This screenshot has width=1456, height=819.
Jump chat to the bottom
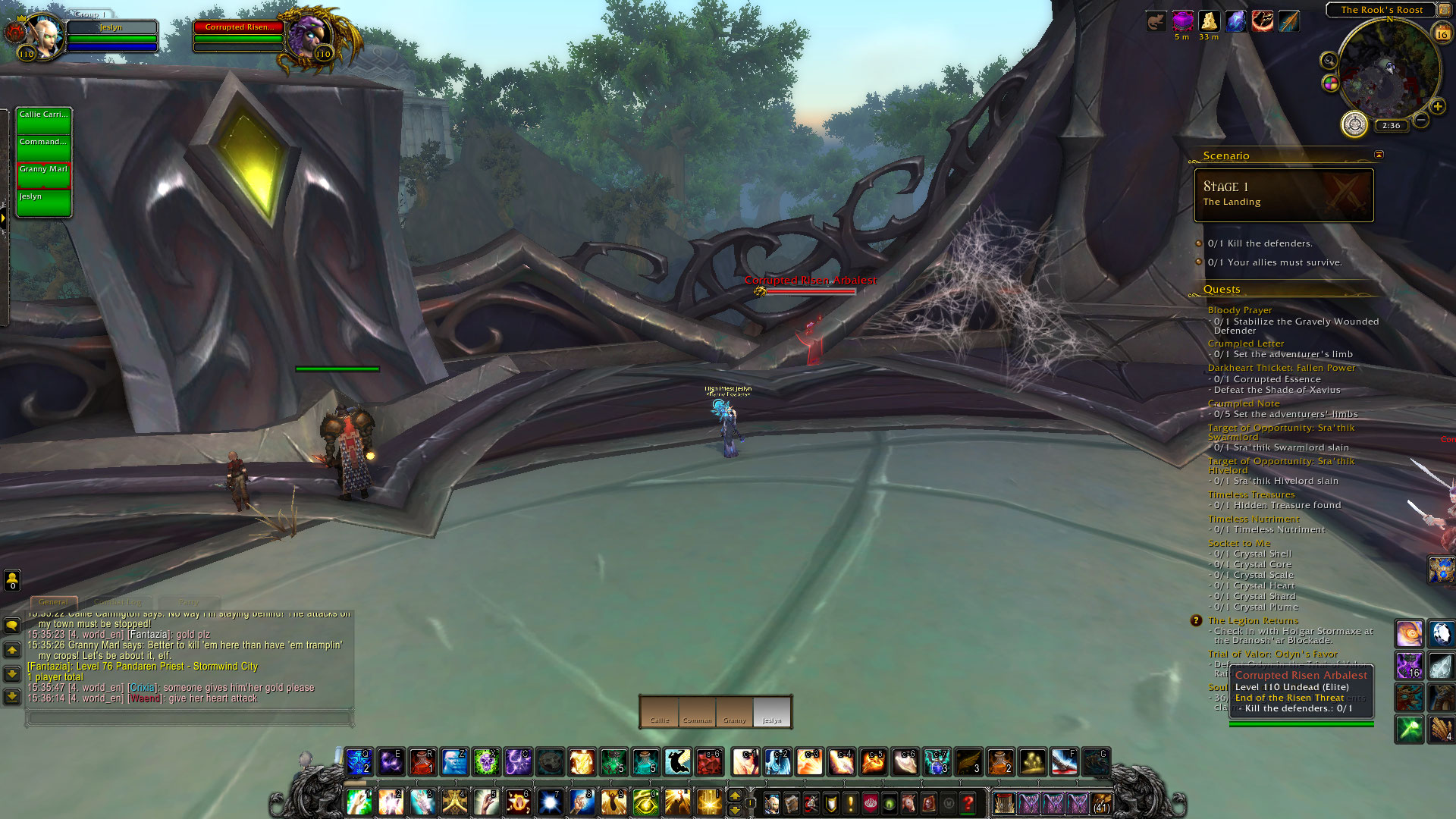coord(12,697)
